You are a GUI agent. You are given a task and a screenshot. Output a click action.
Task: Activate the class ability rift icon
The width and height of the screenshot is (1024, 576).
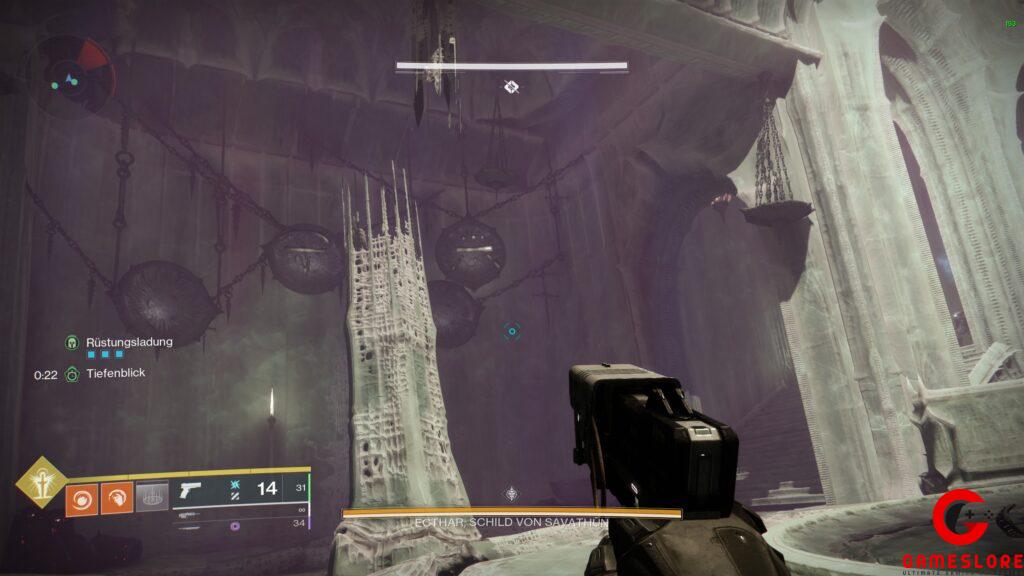click(x=151, y=497)
